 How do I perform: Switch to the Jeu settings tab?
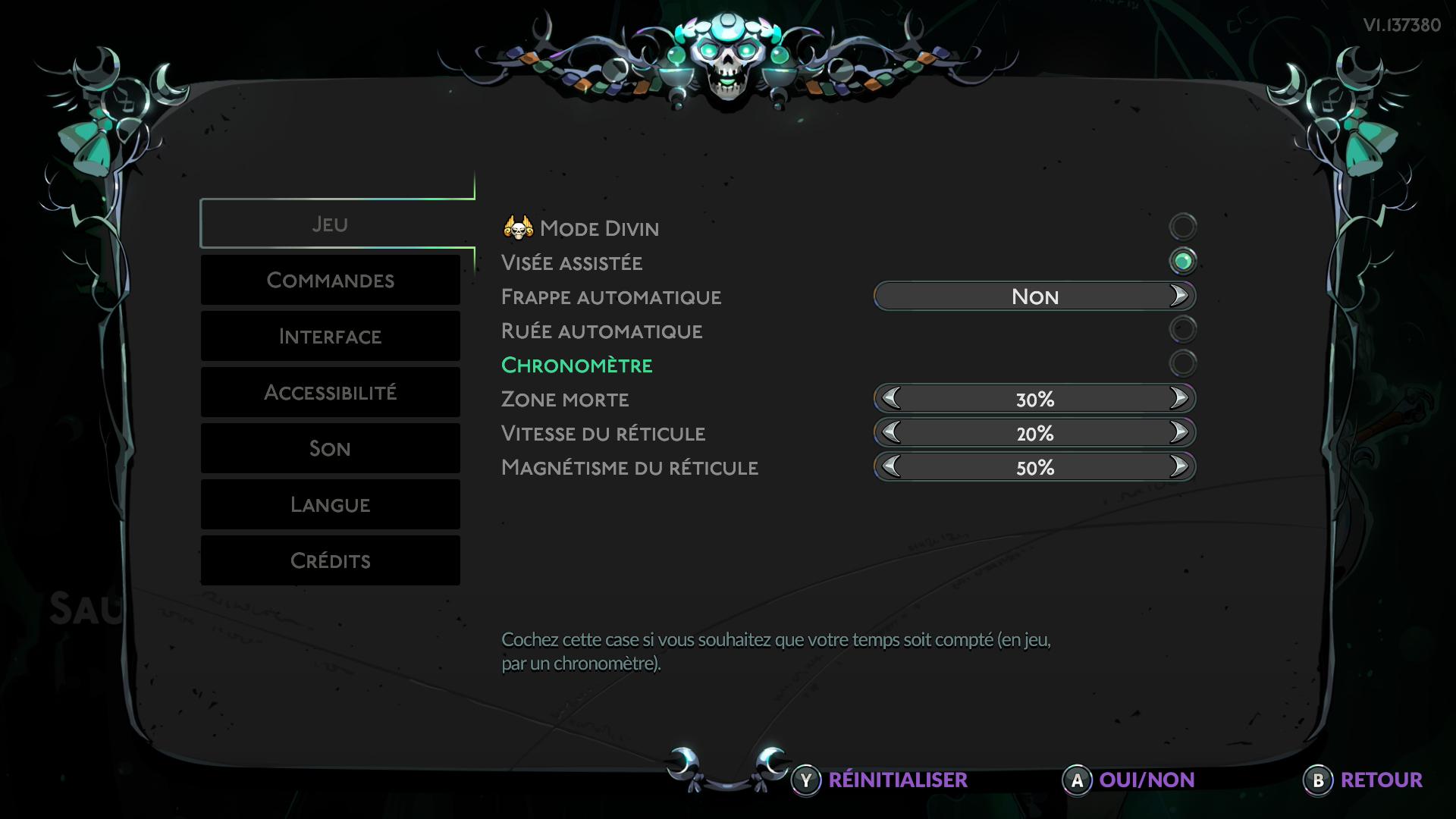click(330, 224)
